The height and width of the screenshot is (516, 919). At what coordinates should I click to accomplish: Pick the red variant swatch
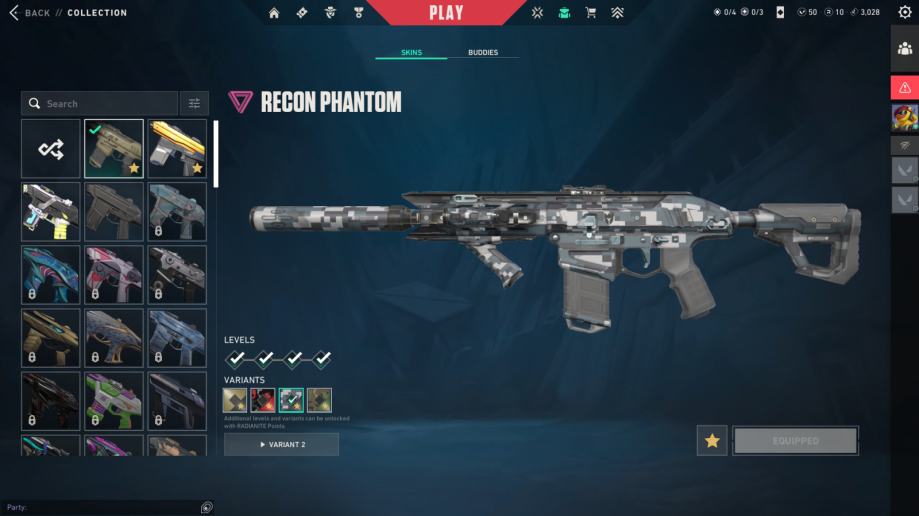(x=263, y=401)
